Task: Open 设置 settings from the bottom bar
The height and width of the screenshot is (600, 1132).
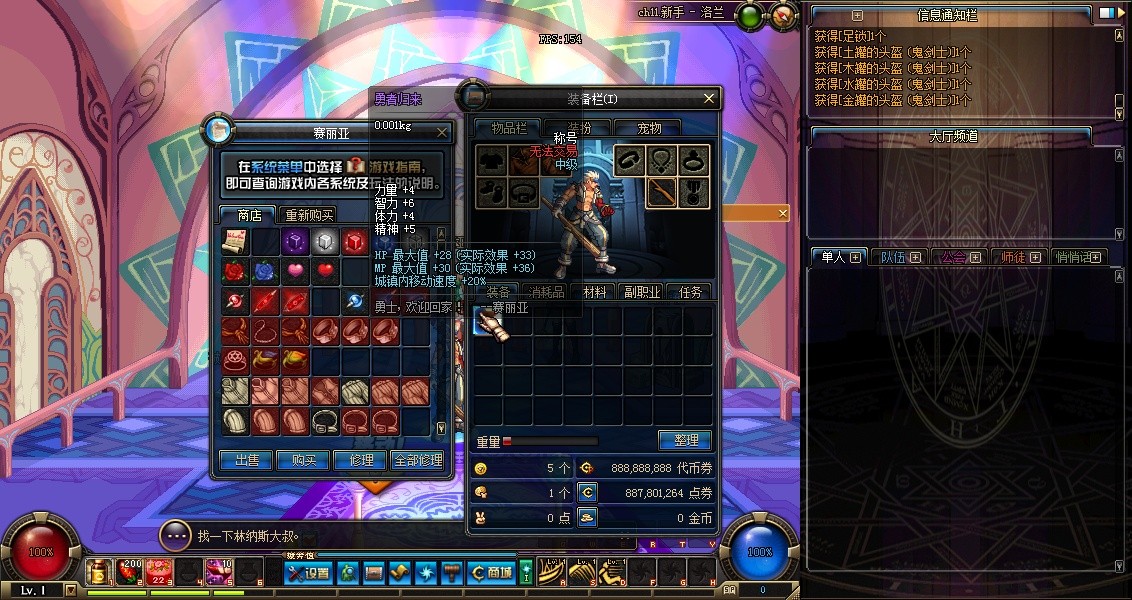Action: pos(308,573)
